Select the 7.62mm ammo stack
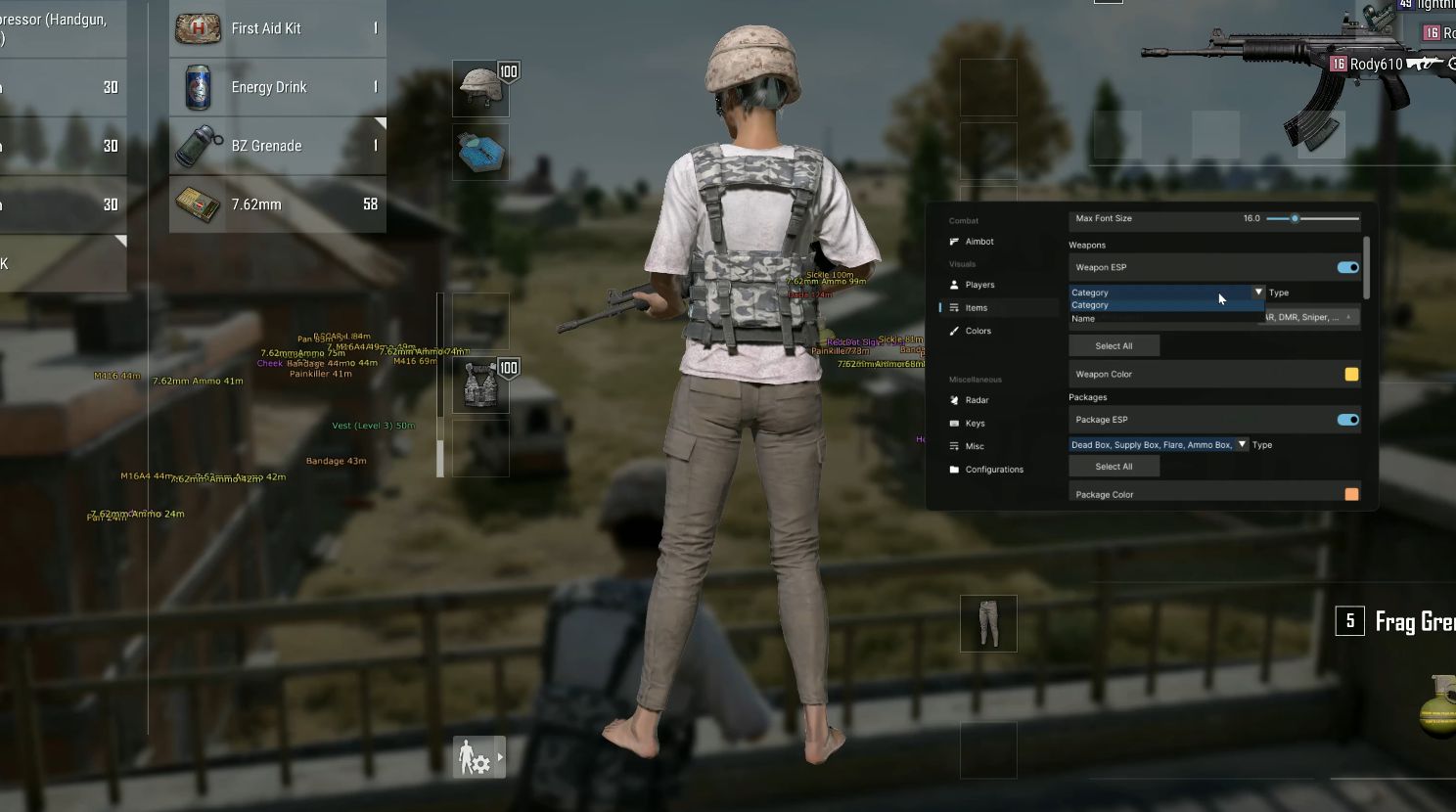1456x812 pixels. 277,204
